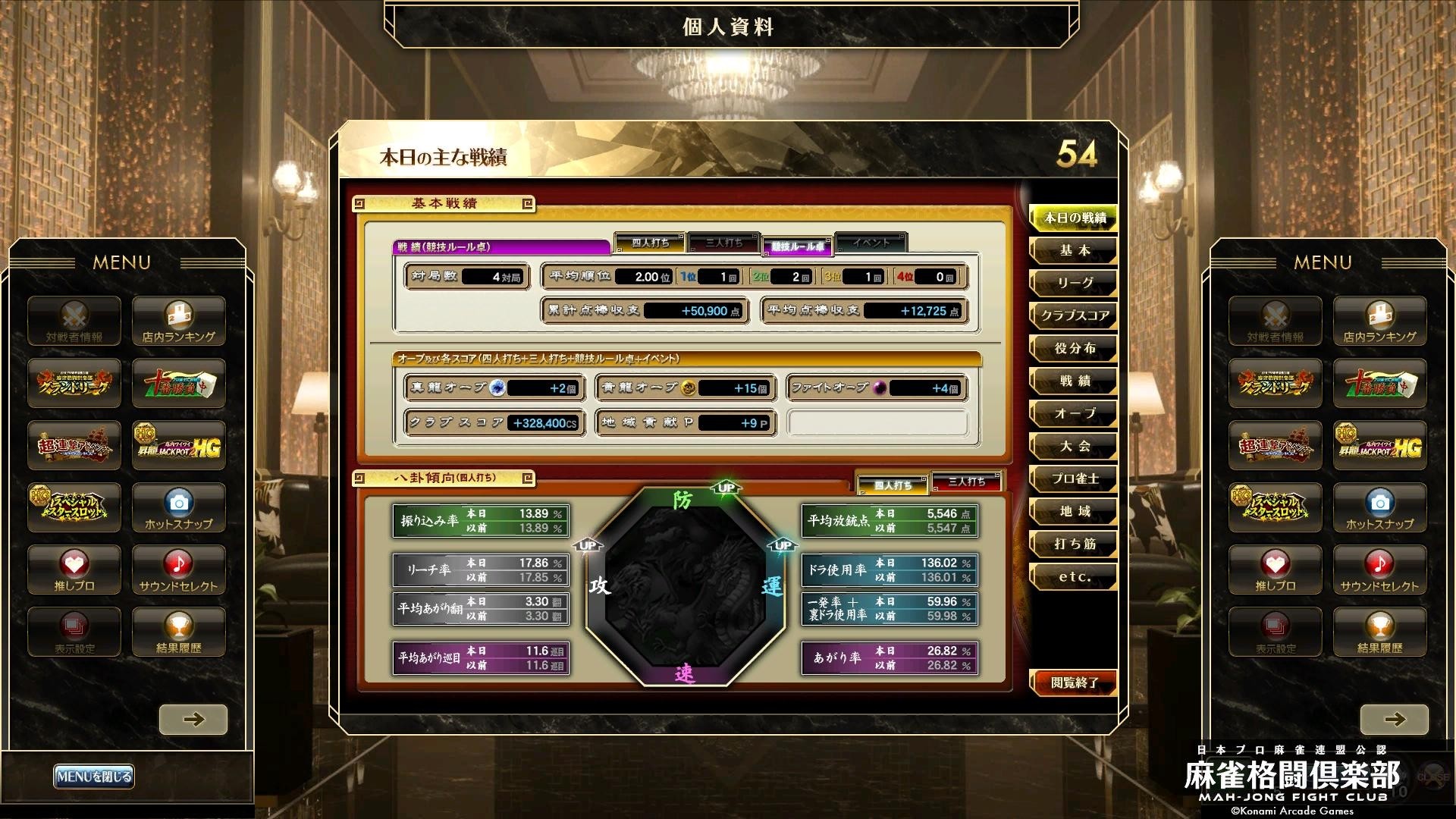Screen dimensions: 1456x819
Task: Open サウンドセレクト via the music note icon
Action: pyautogui.click(x=178, y=570)
